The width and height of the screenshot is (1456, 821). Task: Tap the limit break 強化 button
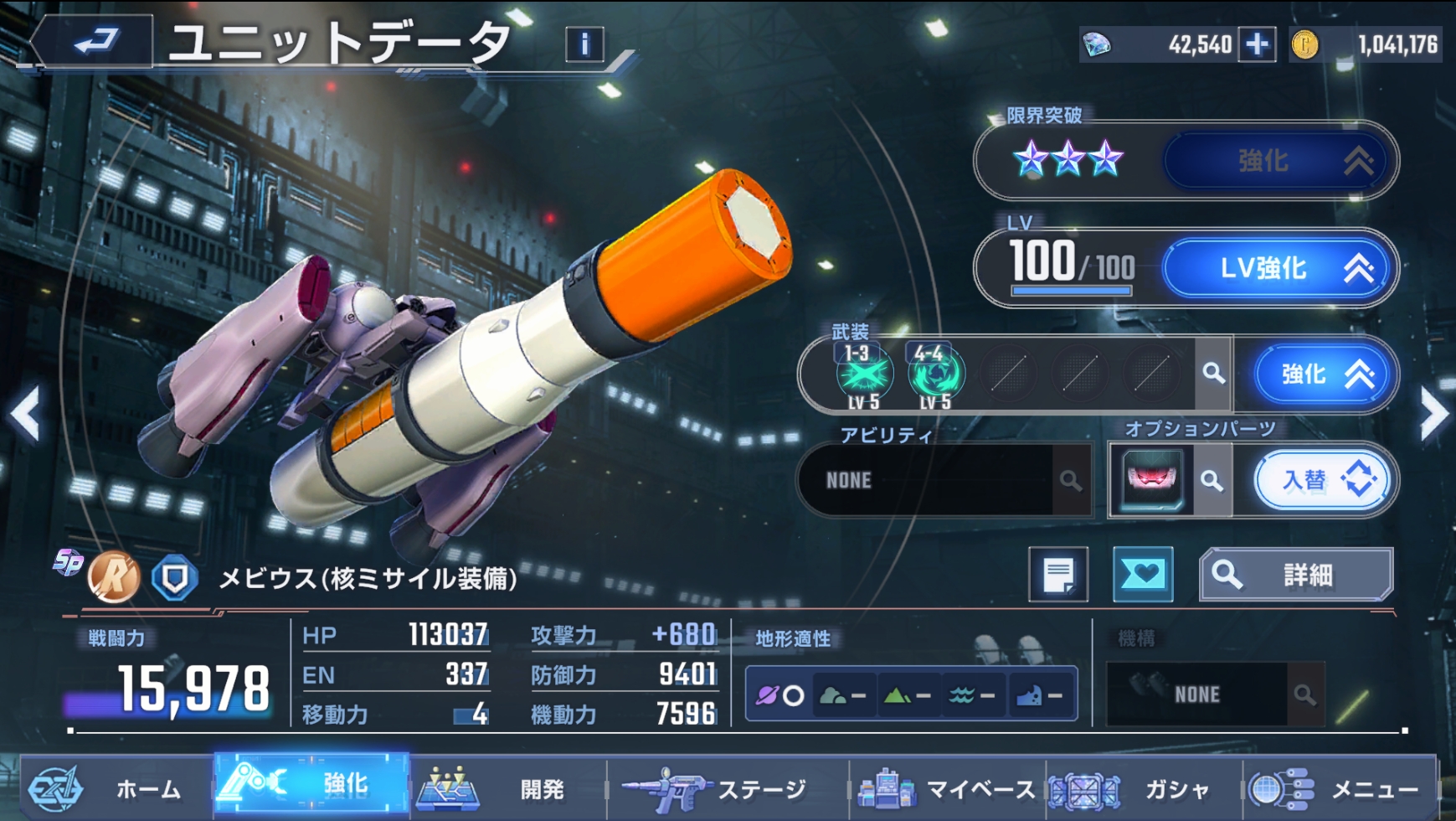tap(1278, 161)
